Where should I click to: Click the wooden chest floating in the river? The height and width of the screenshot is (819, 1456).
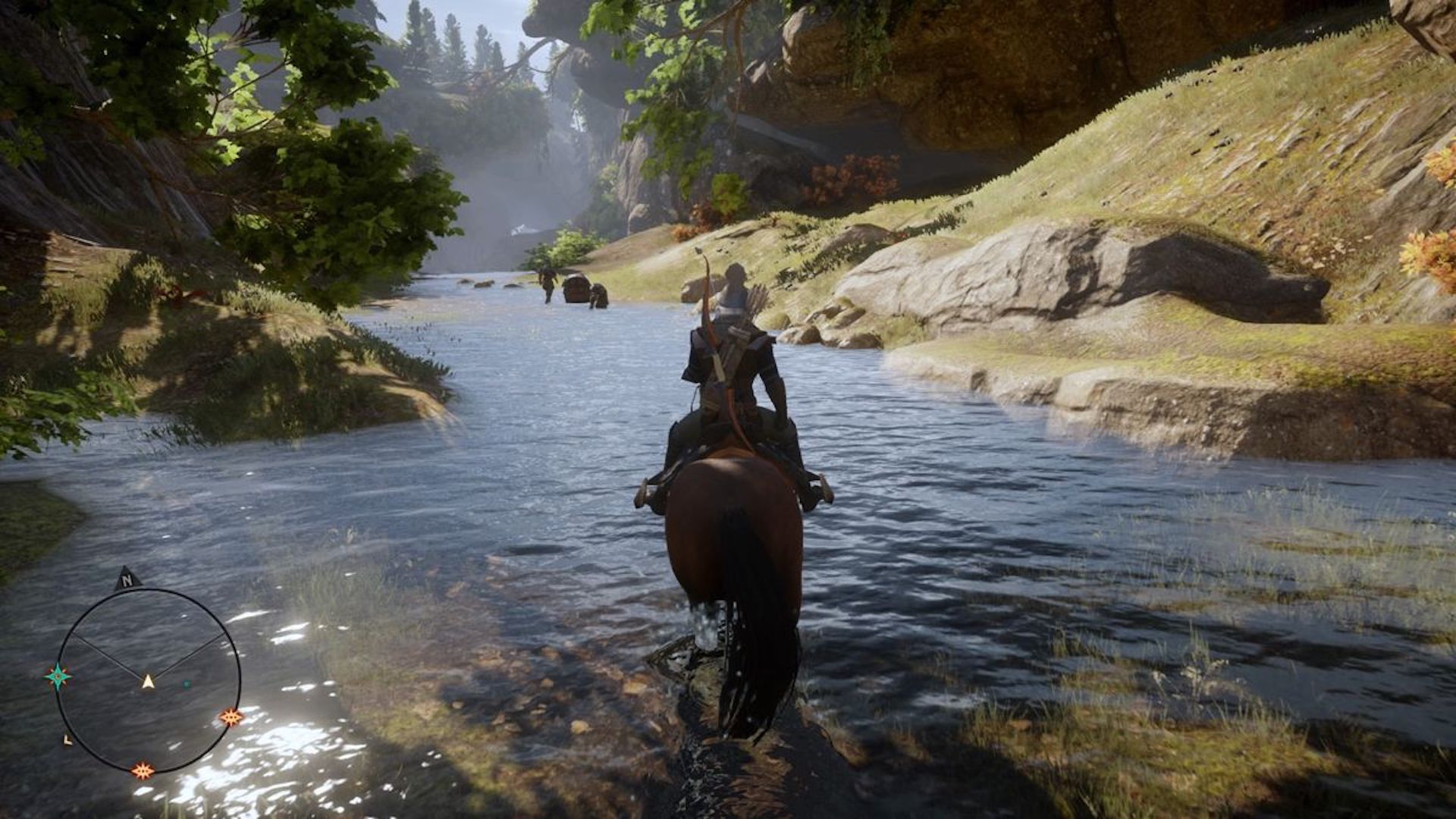(578, 289)
